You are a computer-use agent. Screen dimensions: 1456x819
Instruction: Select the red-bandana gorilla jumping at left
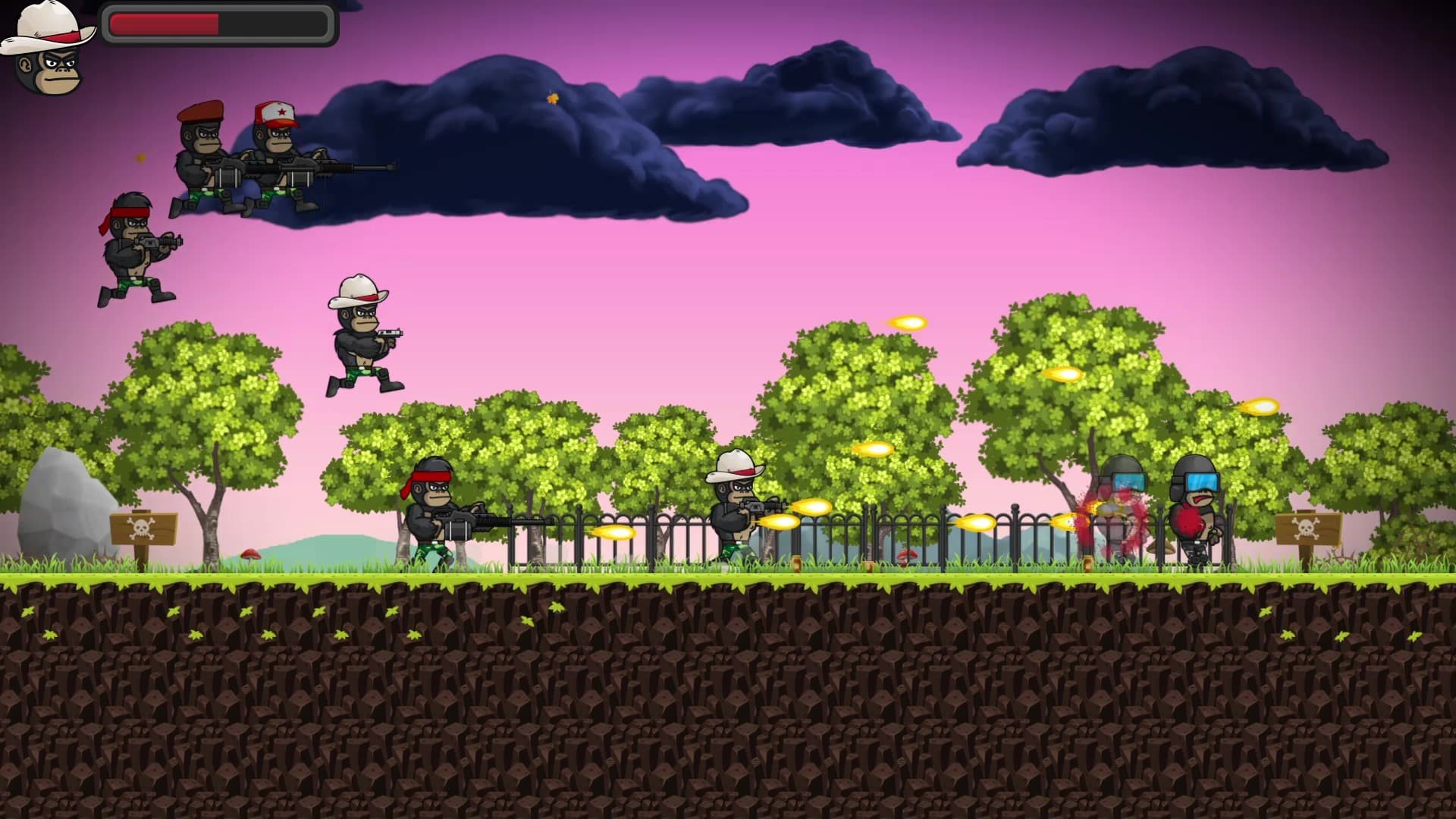point(129,246)
